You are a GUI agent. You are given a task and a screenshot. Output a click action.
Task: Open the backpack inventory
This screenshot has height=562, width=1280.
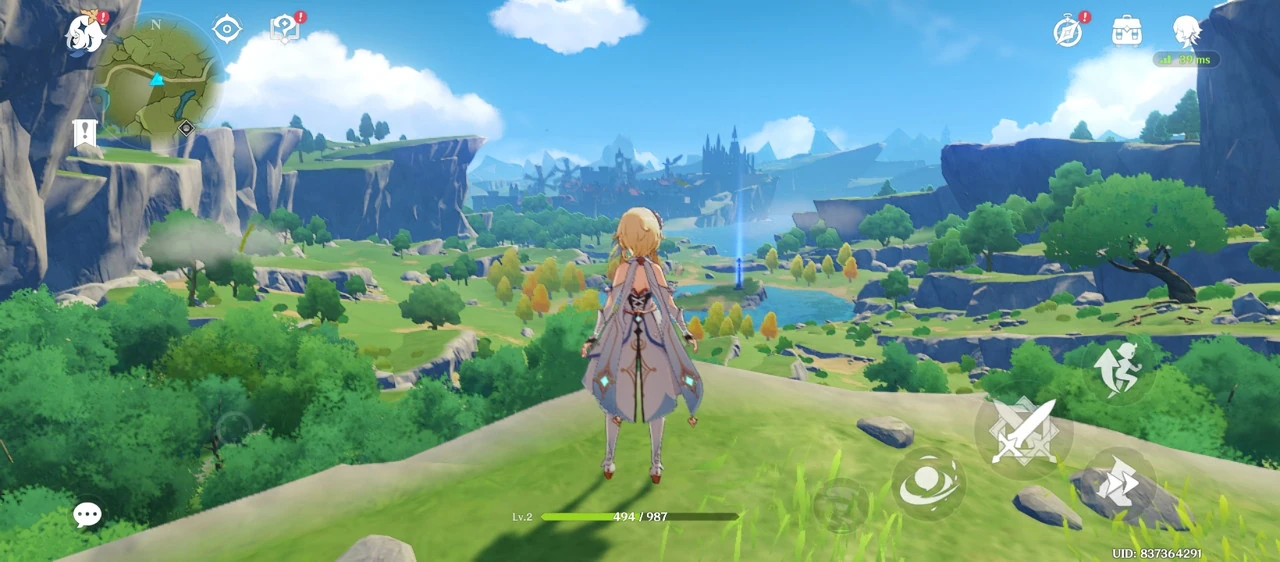pos(1127,31)
